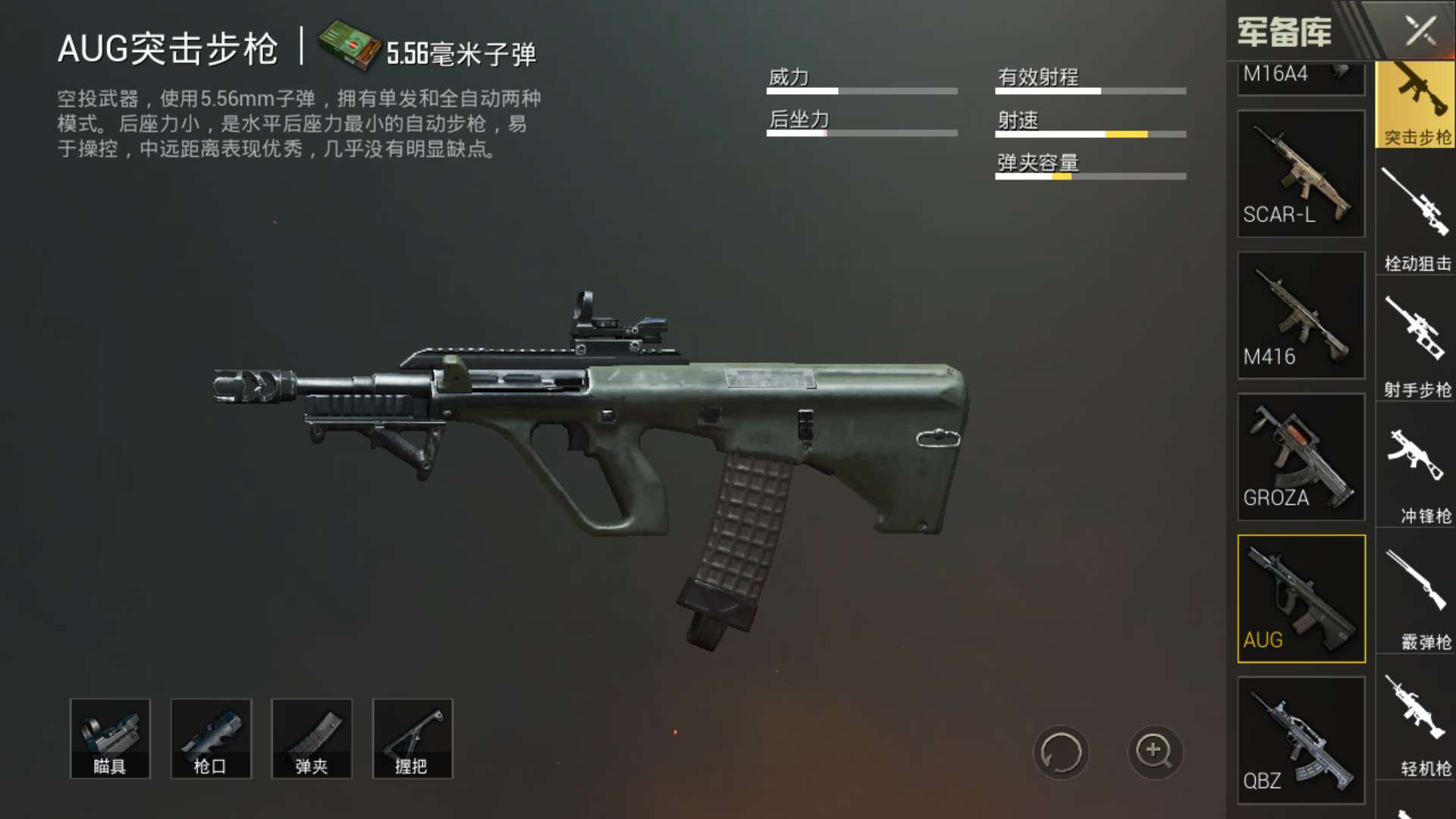Choose the 弹夹 magazine attachment slot
This screenshot has width=1456, height=819.
coord(312,739)
